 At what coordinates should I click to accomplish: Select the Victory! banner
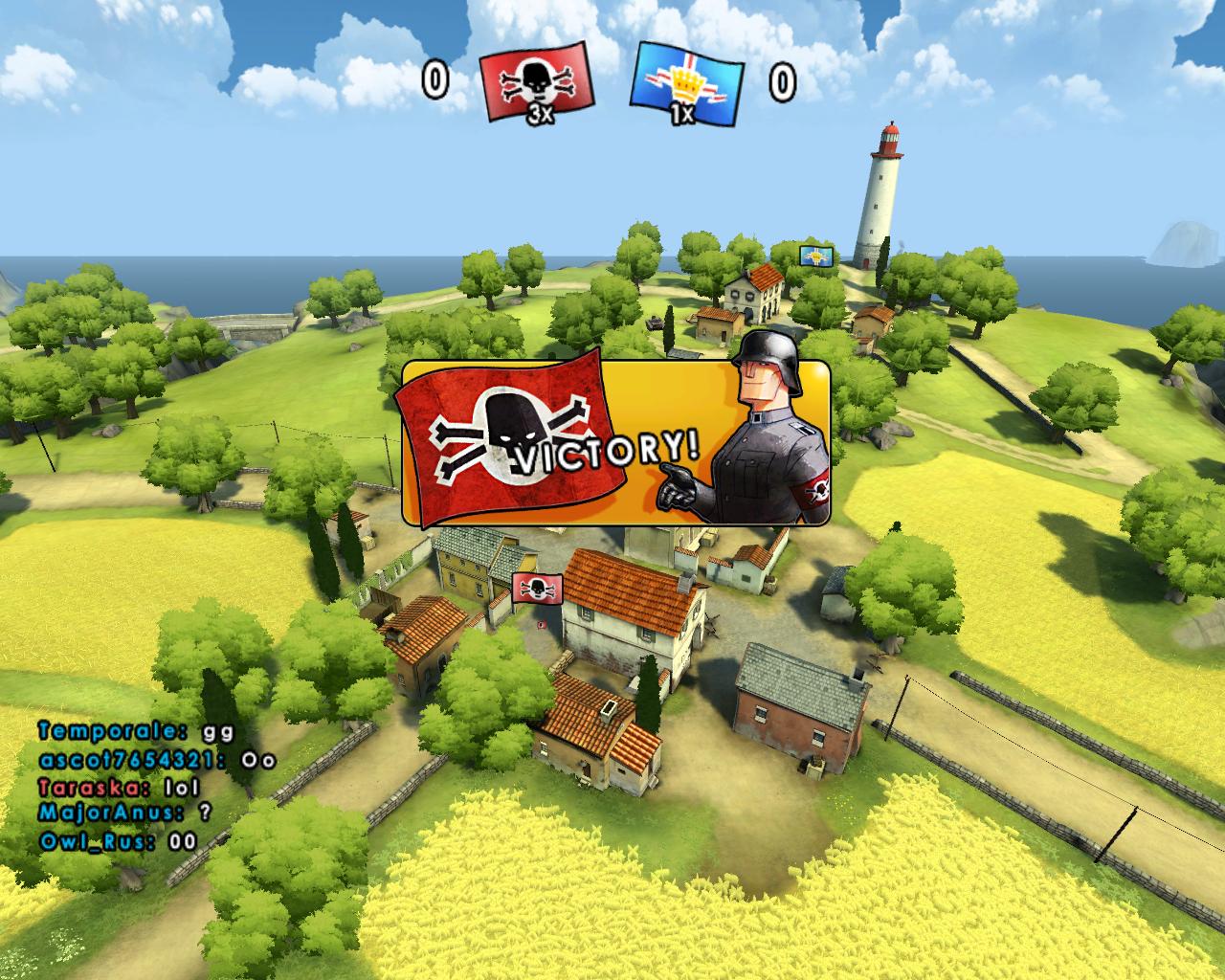click(614, 444)
